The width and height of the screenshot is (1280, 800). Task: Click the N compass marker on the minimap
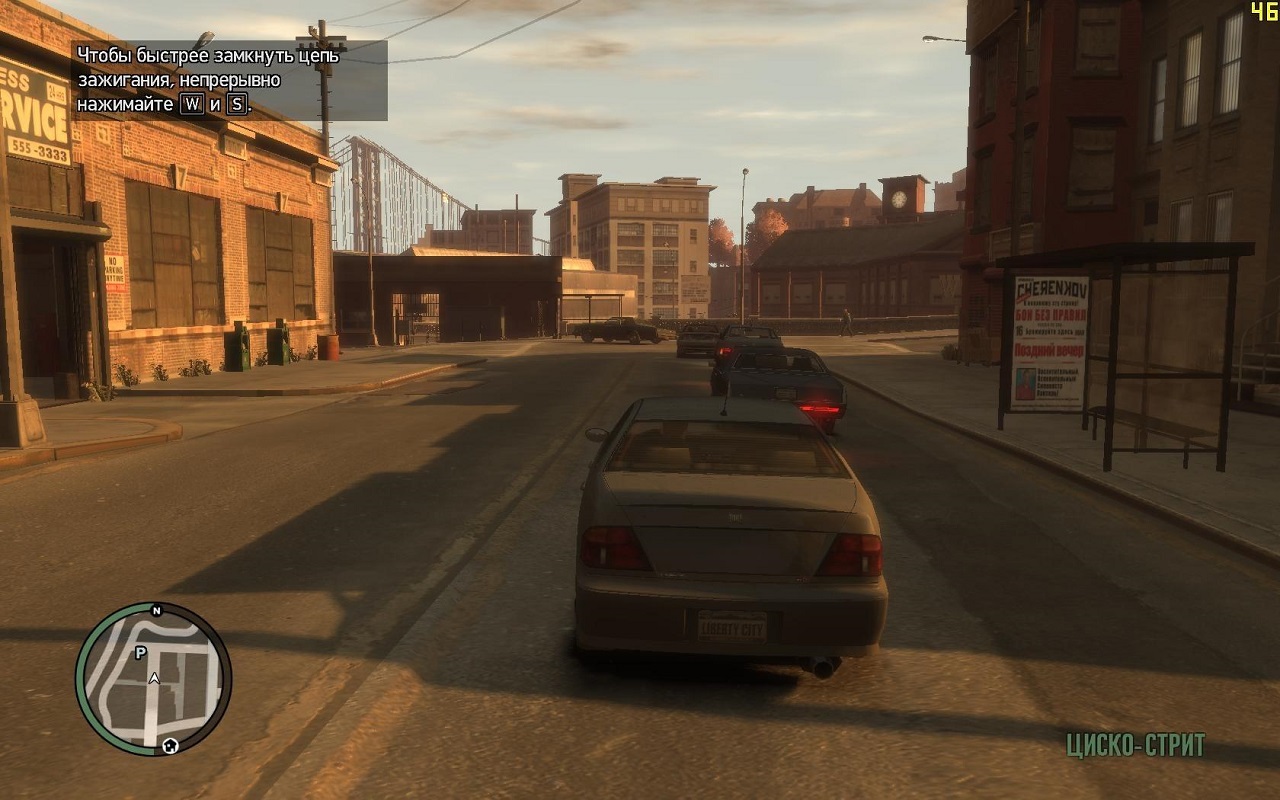click(156, 609)
